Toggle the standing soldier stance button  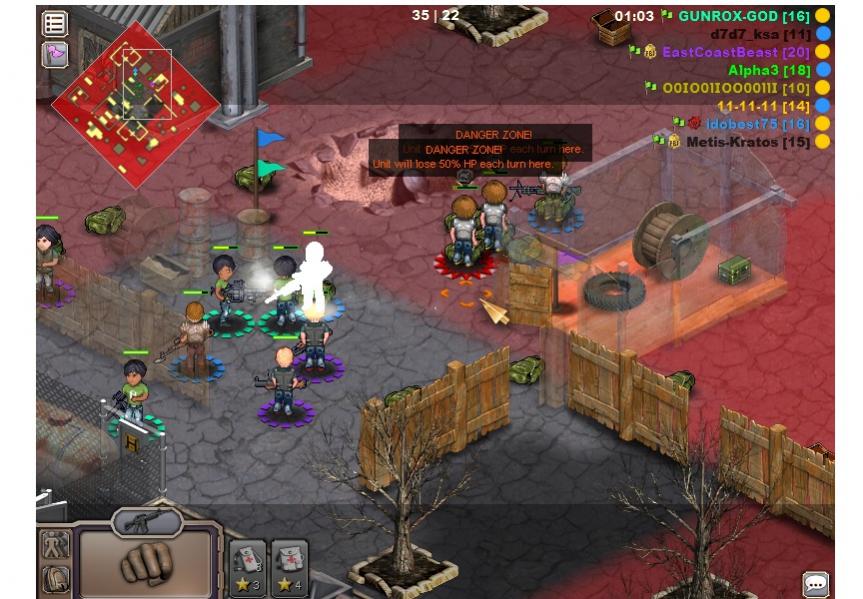tap(53, 545)
